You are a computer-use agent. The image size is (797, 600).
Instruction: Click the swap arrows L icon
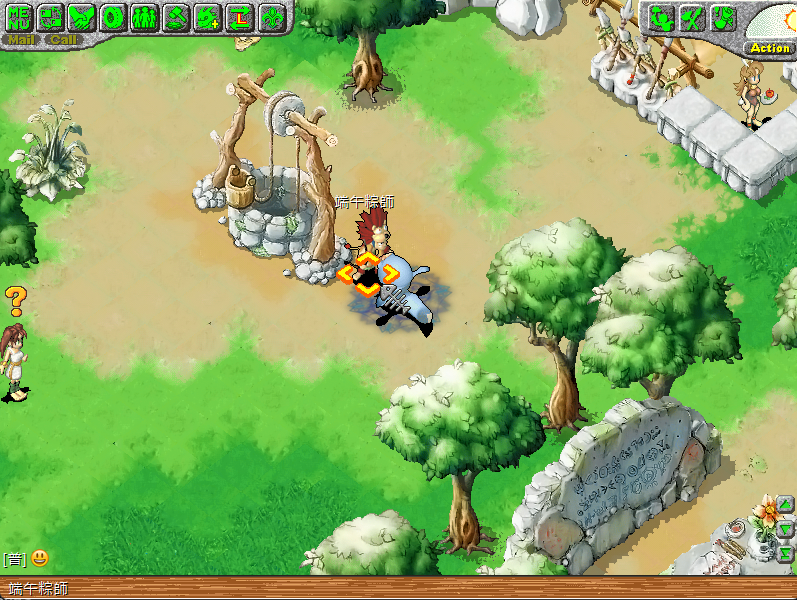[x=240, y=16]
